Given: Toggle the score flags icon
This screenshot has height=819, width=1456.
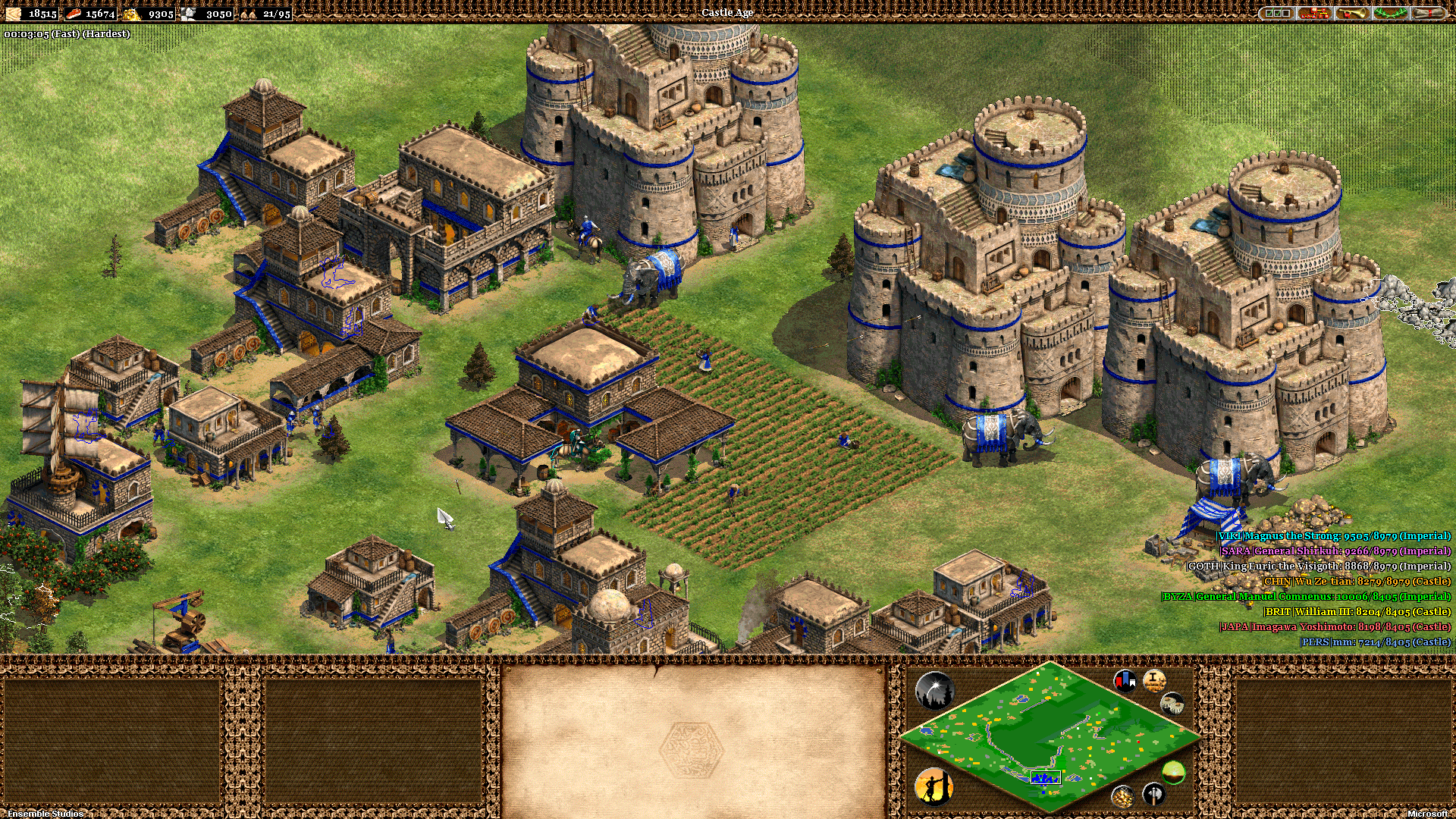Looking at the screenshot, I should coord(1125,680).
